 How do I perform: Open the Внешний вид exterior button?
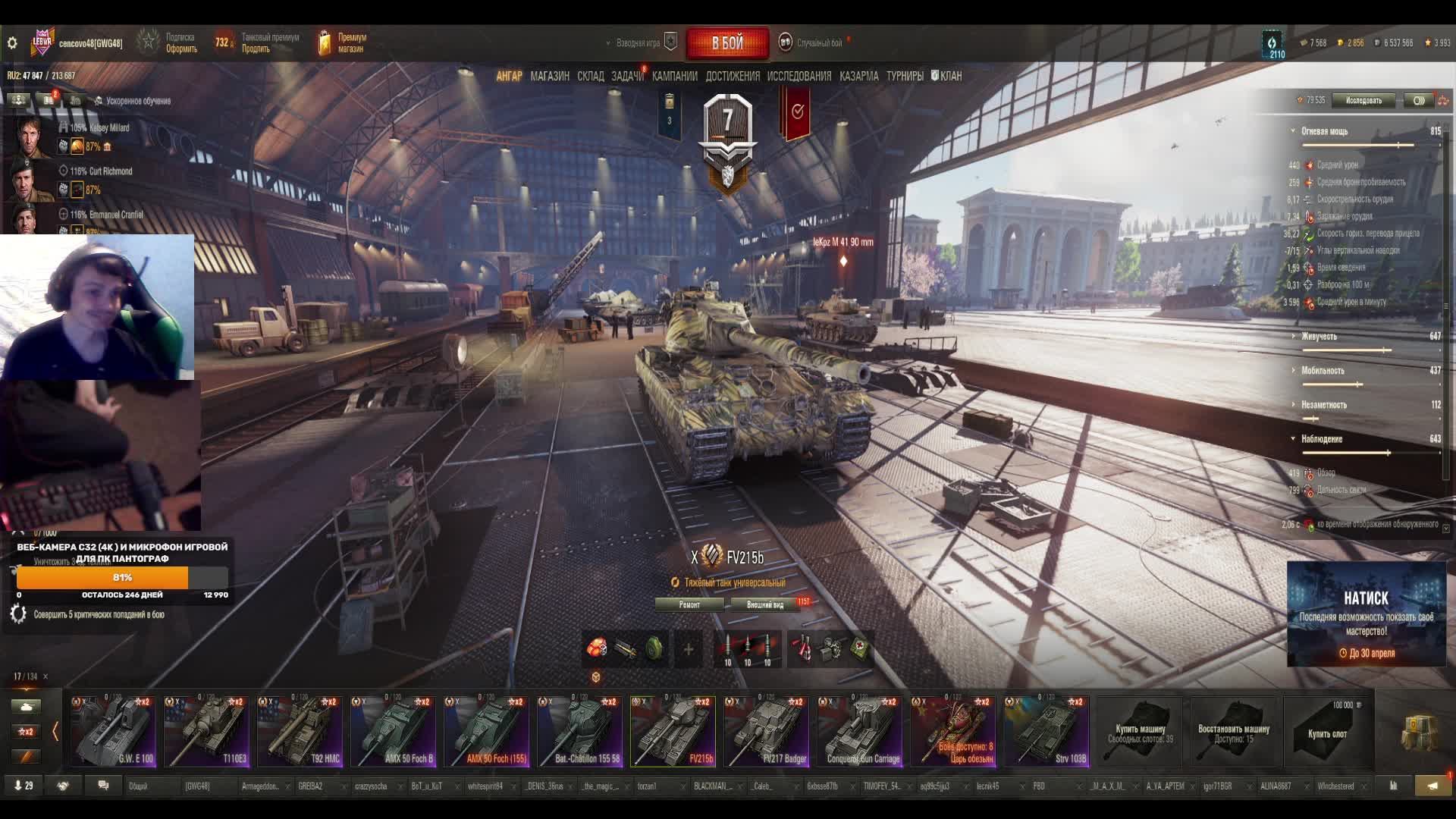coord(765,604)
